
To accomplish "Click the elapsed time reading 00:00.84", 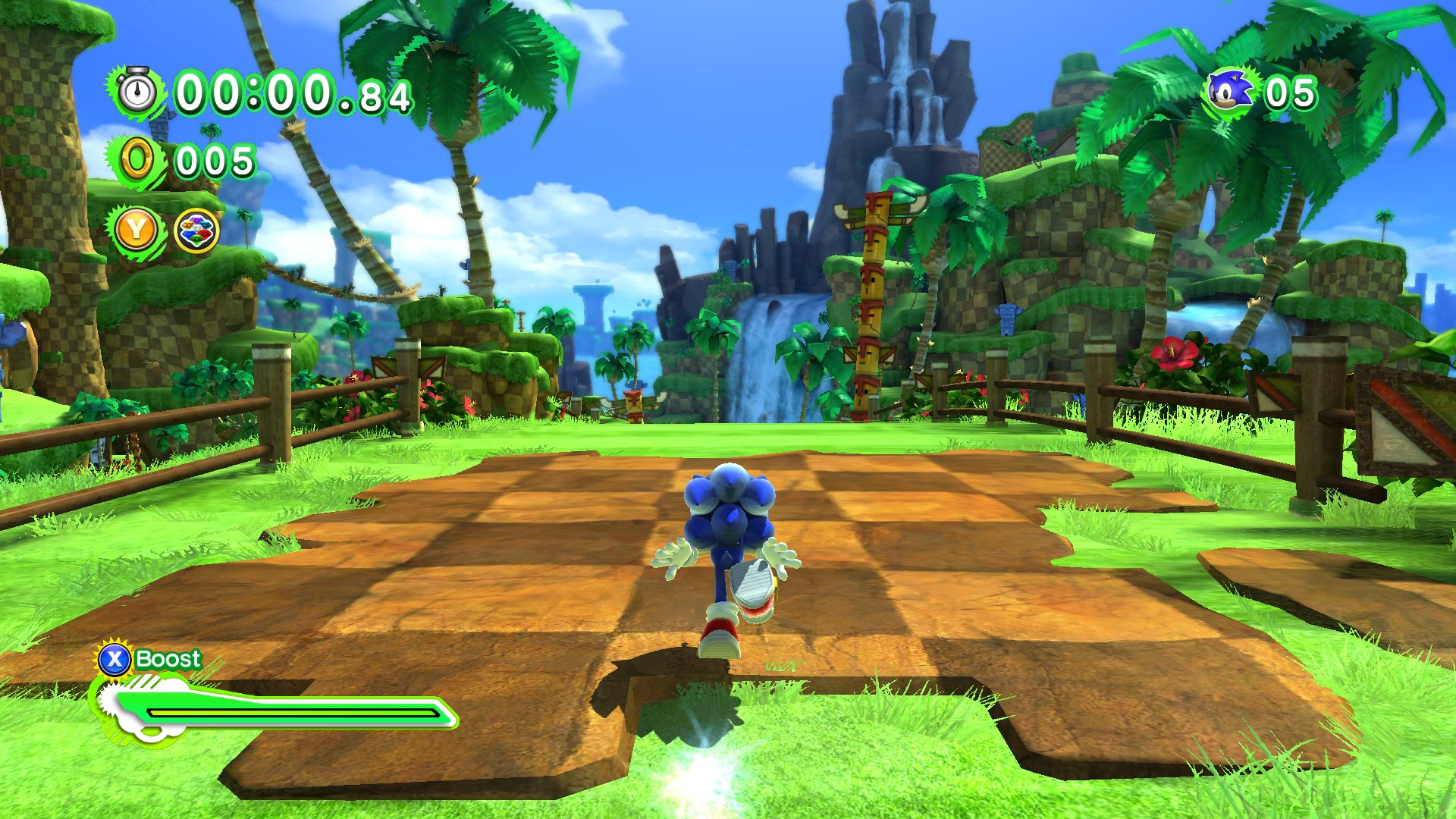I will coord(292,93).
